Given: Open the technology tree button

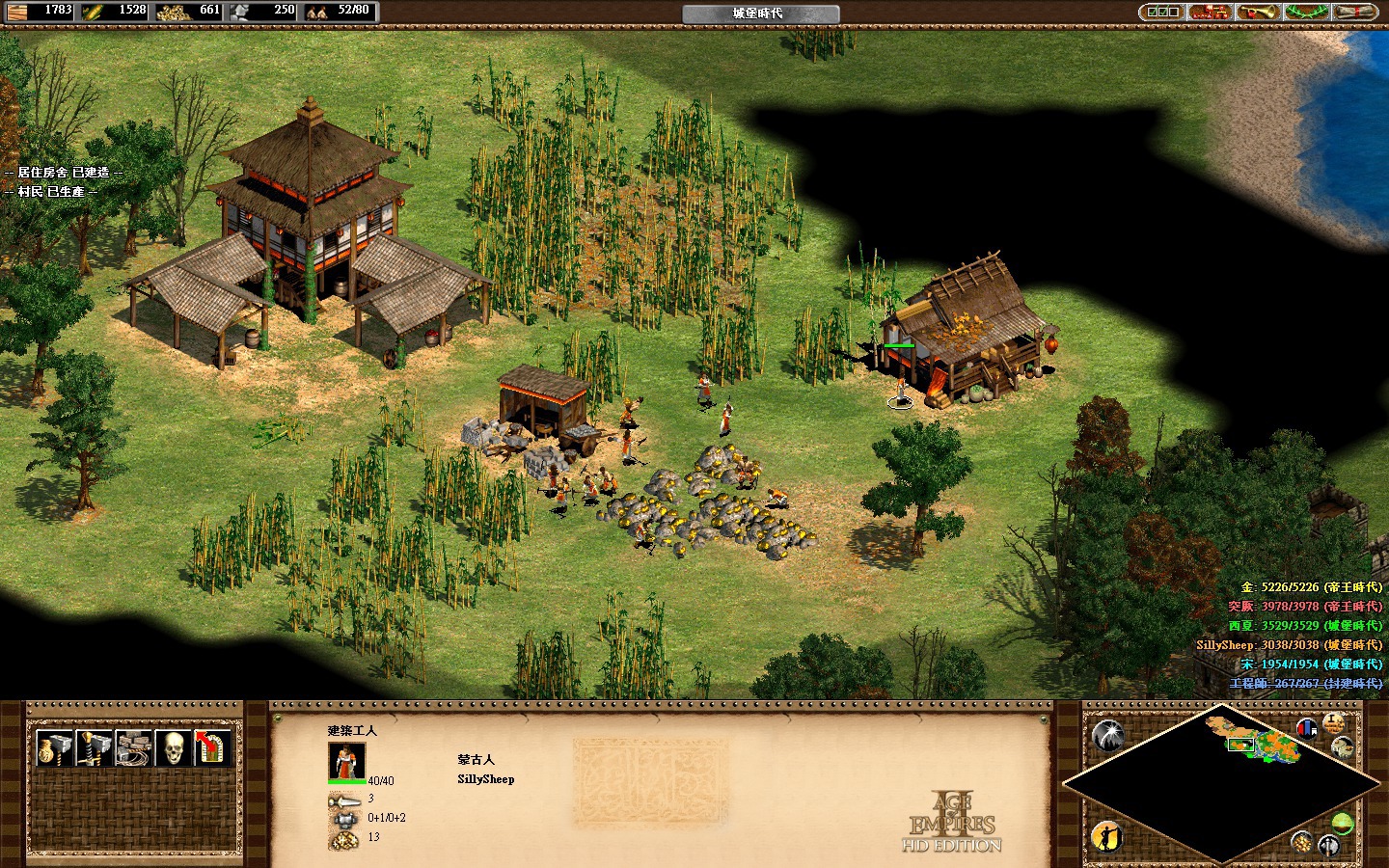Looking at the screenshot, I should pyautogui.click(x=1210, y=12).
